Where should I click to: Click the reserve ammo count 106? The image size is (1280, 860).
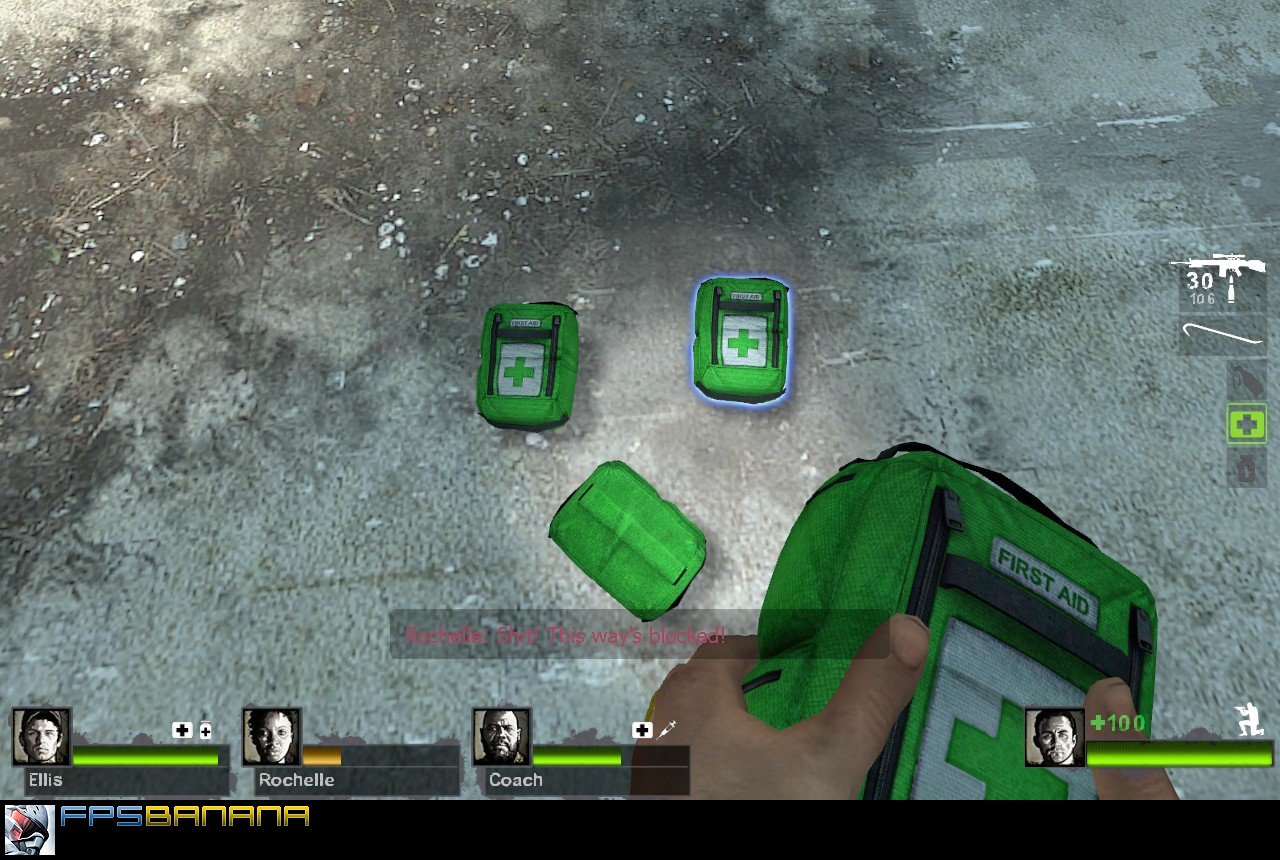click(1200, 297)
